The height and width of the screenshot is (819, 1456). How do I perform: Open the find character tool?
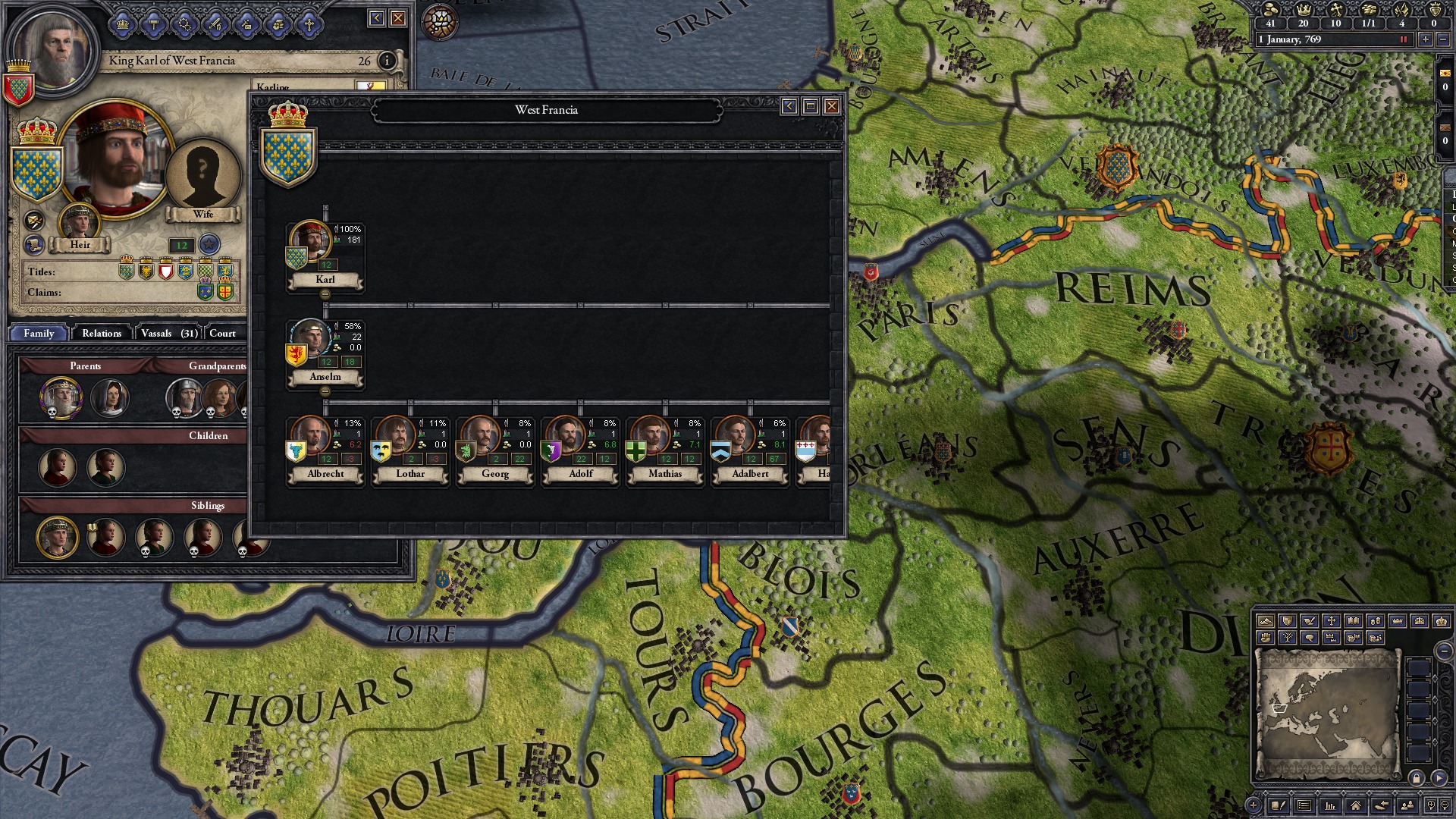(1407, 806)
